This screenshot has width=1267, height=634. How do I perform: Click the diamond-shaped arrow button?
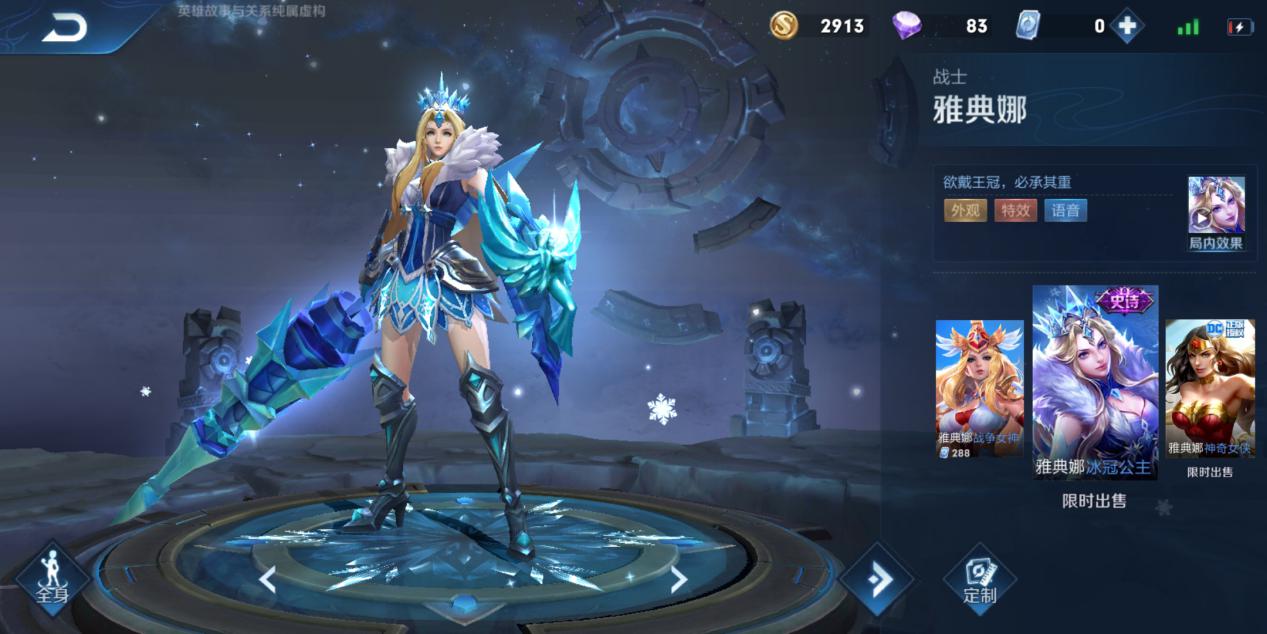tap(877, 580)
